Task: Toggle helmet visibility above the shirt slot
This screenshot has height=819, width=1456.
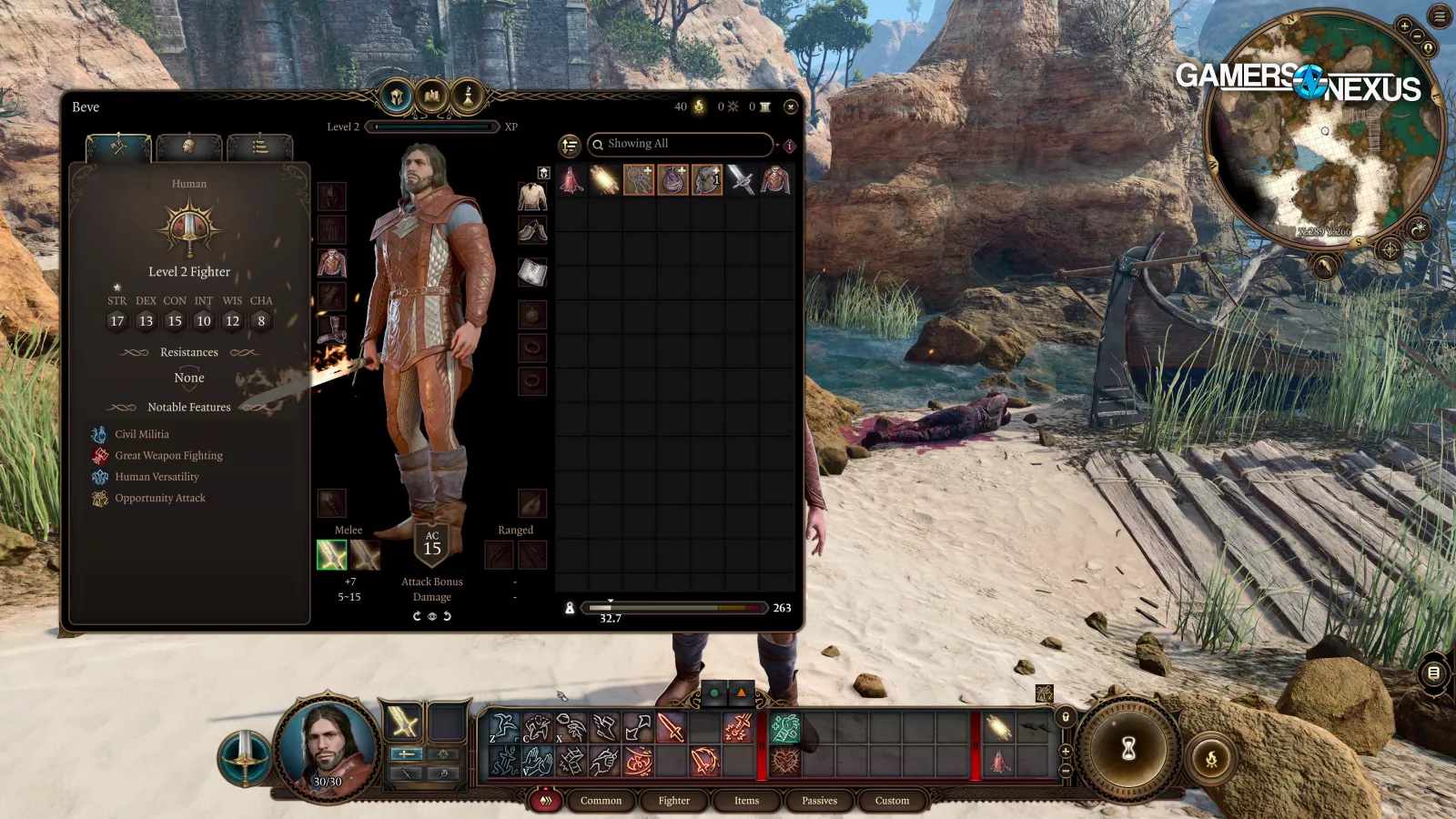Action: point(543,173)
